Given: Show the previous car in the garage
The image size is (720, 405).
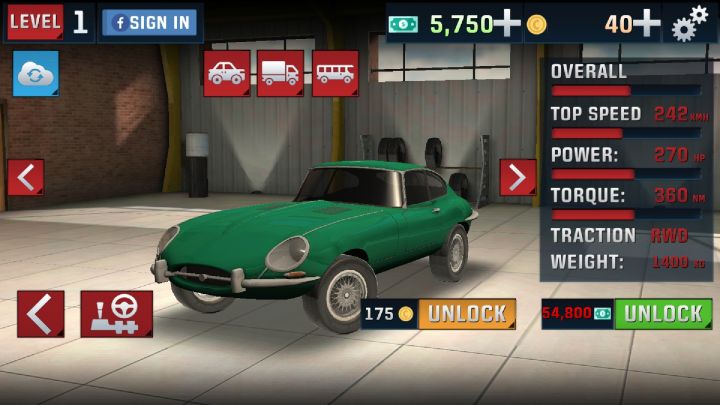Looking at the screenshot, I should [x=25, y=177].
